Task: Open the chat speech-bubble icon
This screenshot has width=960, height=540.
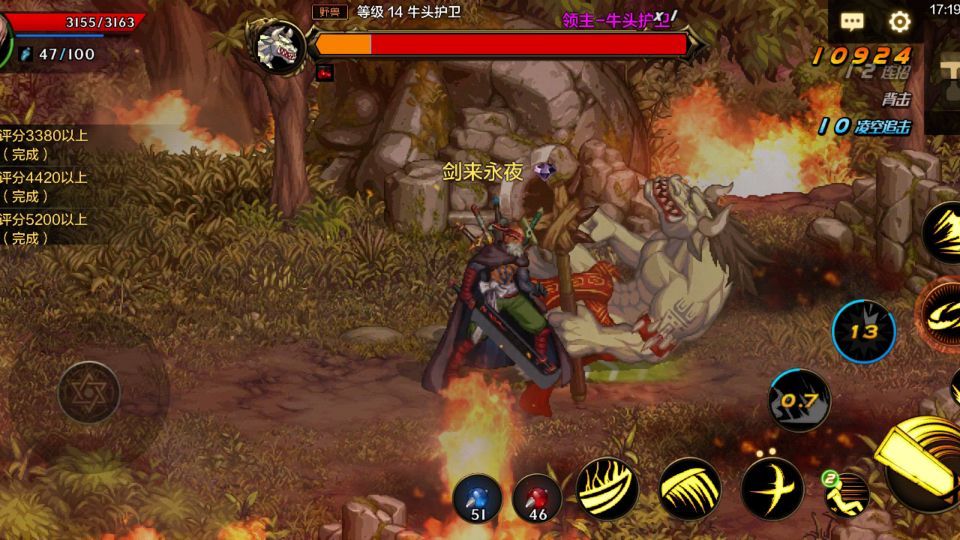Action: coord(852,21)
